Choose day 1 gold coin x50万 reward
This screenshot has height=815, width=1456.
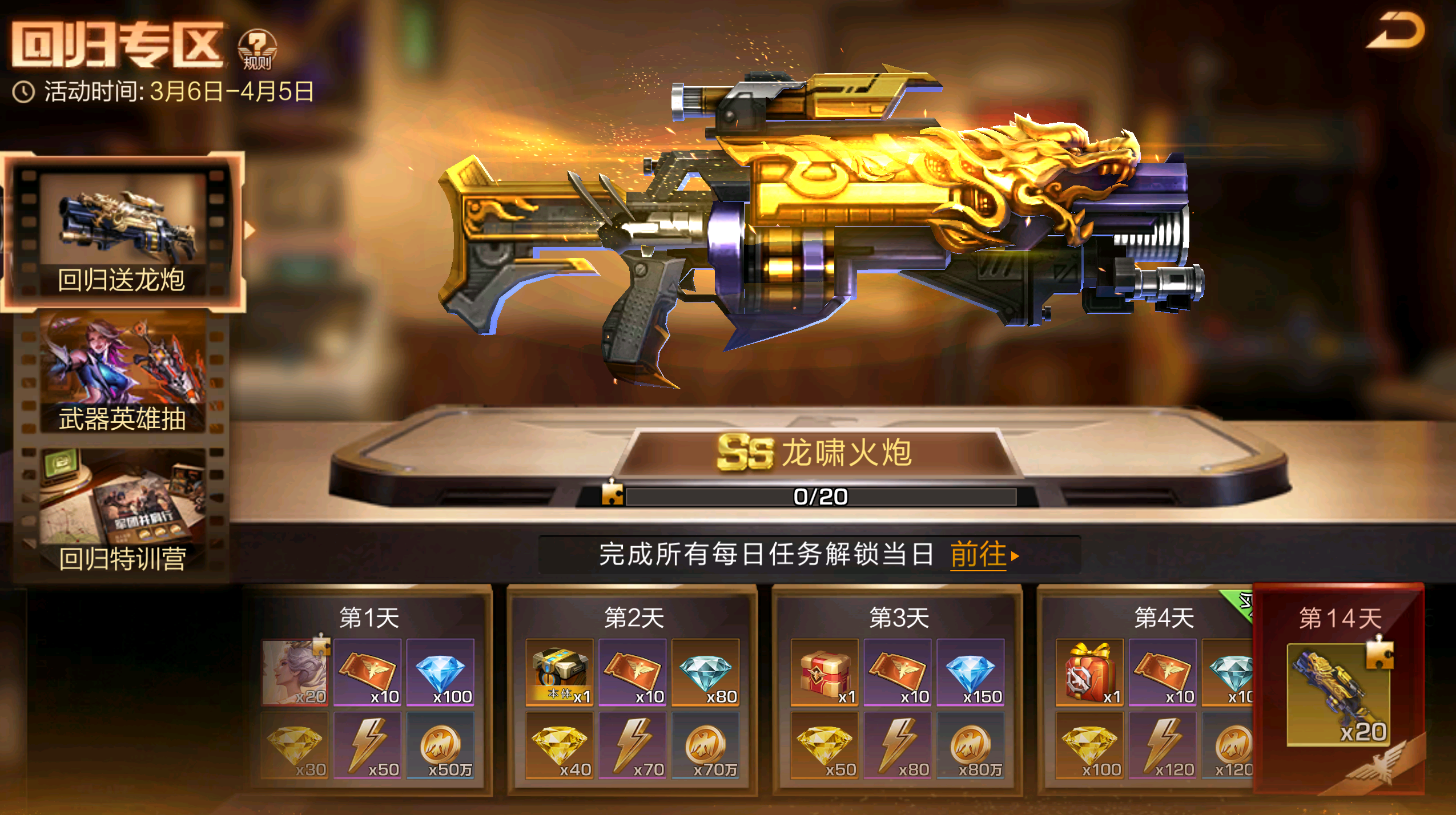coord(440,745)
